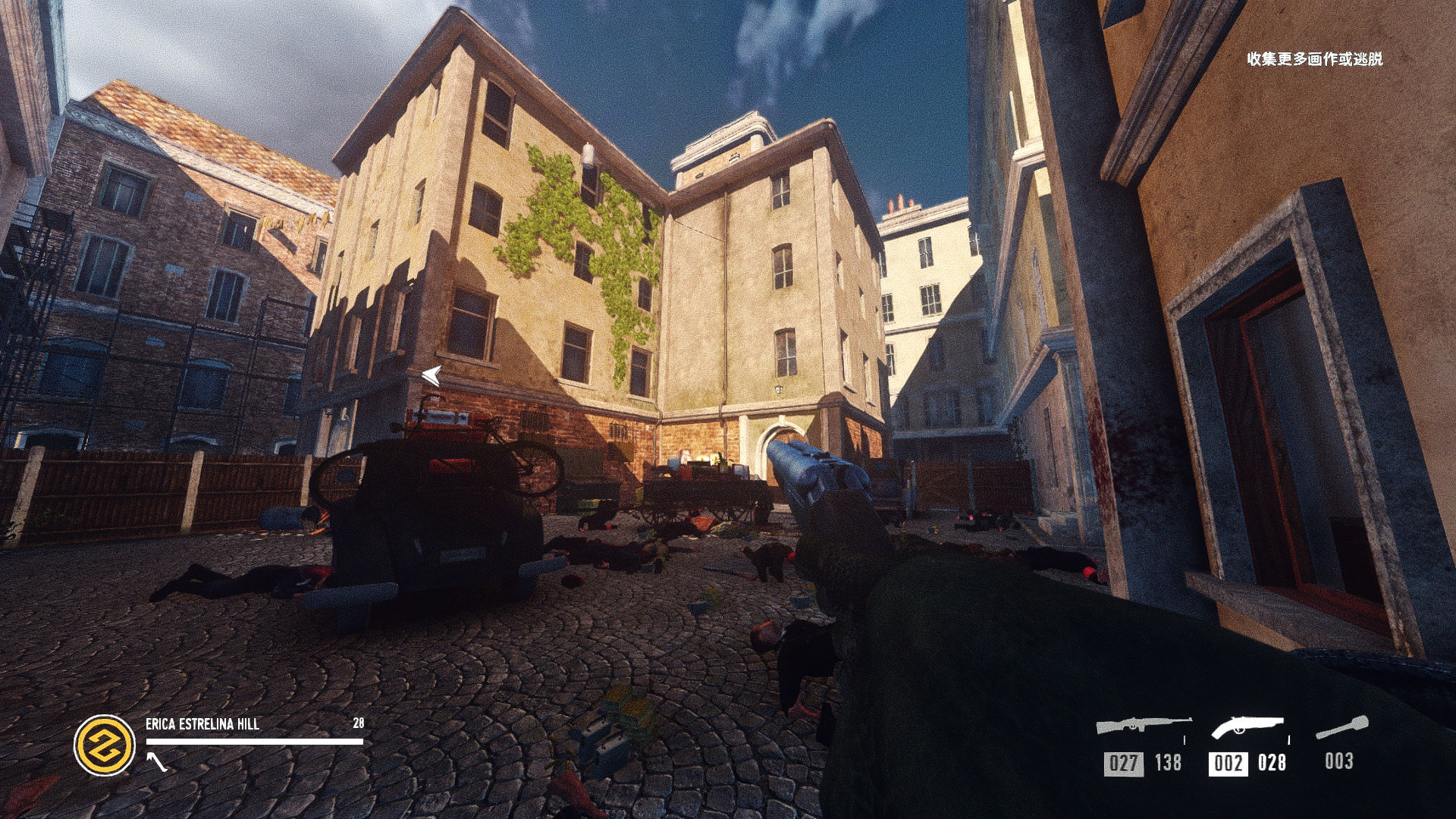Click the 028 shotgun reserve counter
Screen dimensions: 1456x819
click(x=1272, y=761)
